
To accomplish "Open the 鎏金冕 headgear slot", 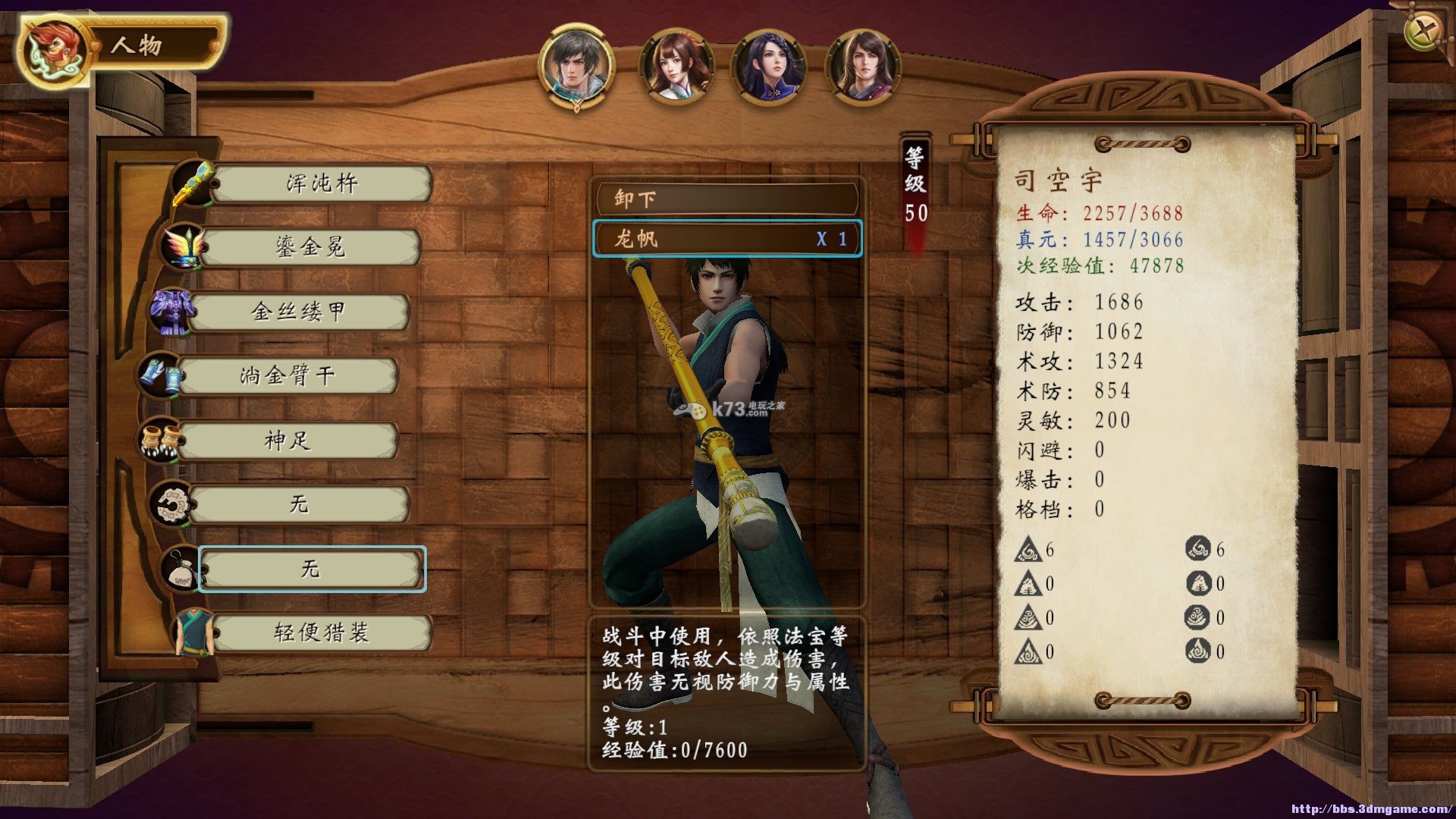I will pyautogui.click(x=309, y=248).
